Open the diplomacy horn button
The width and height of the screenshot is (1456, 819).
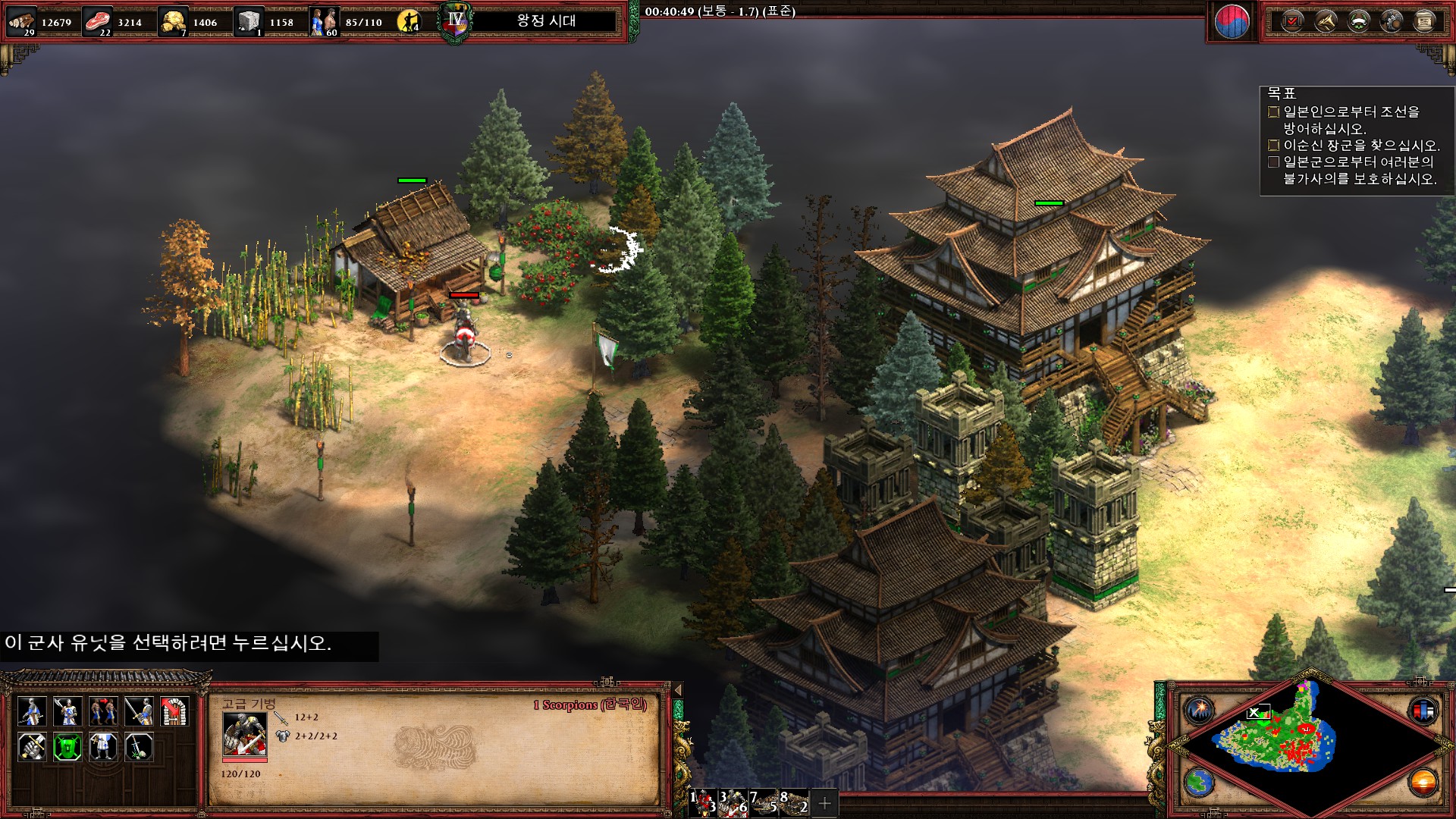(1326, 21)
